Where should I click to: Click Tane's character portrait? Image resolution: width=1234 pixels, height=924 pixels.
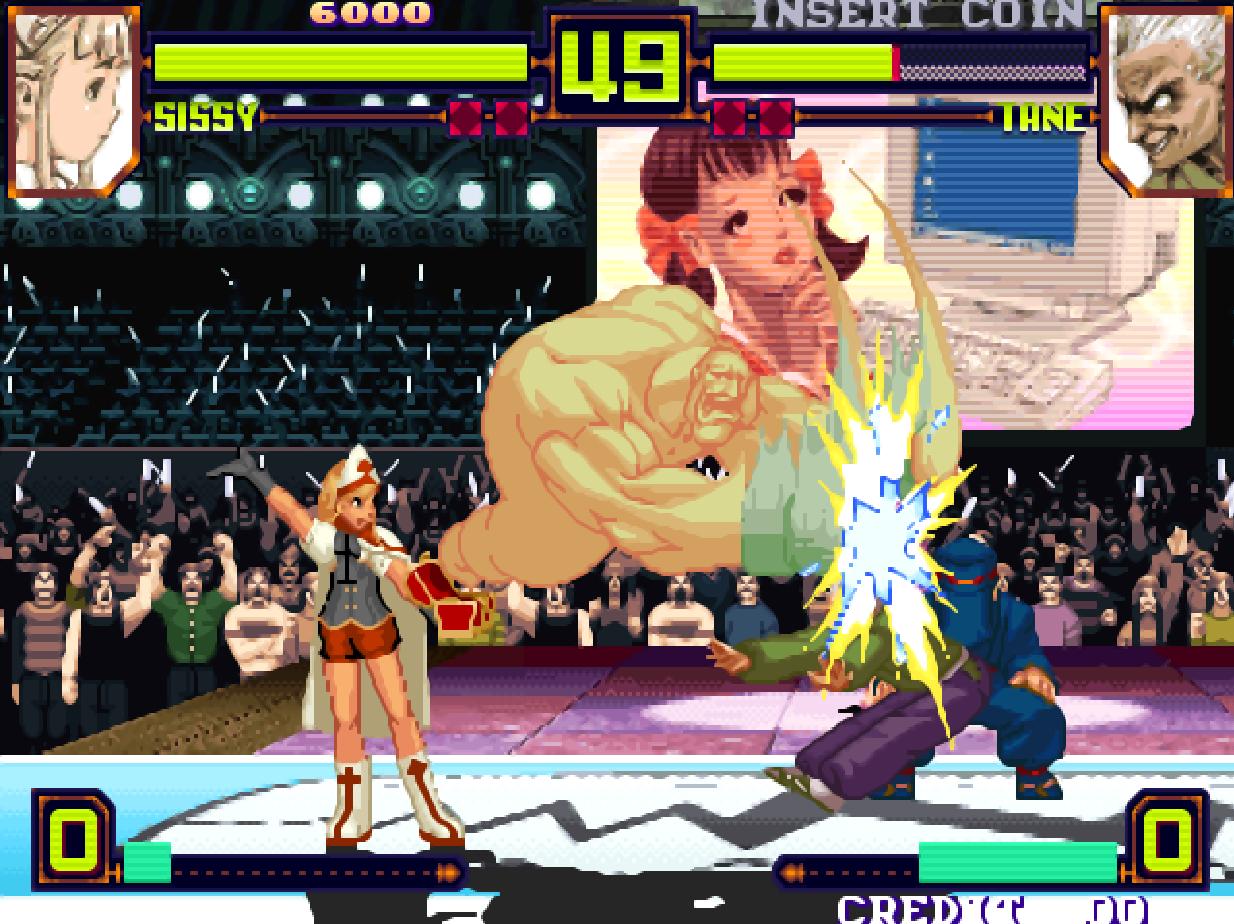[1163, 98]
